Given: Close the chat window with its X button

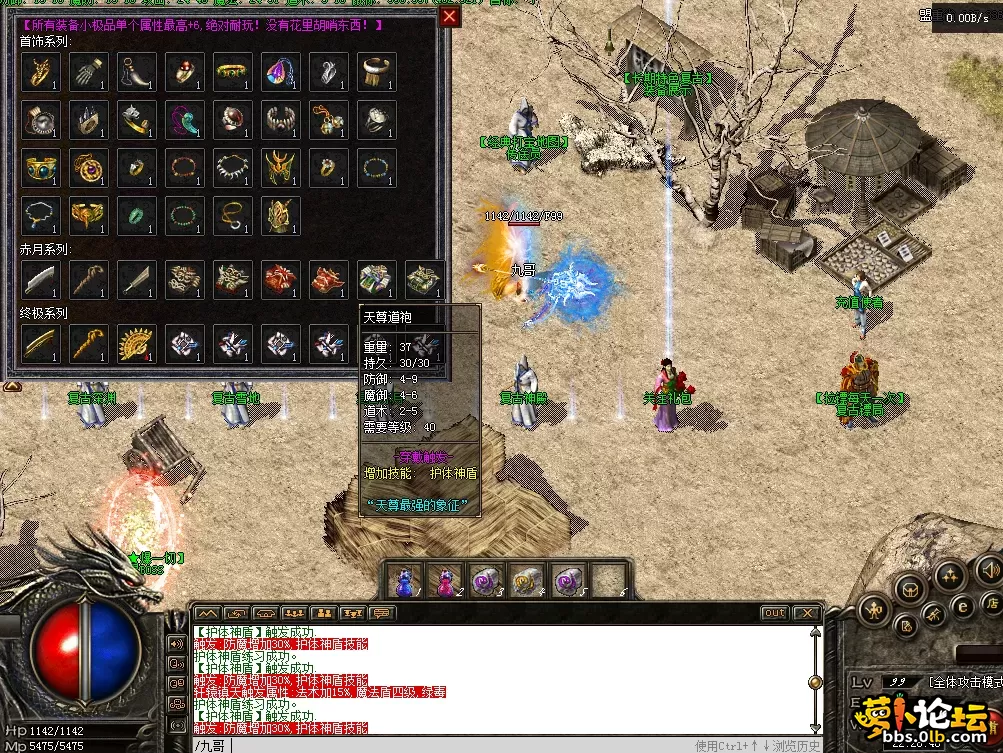Looking at the screenshot, I should click(x=806, y=613).
